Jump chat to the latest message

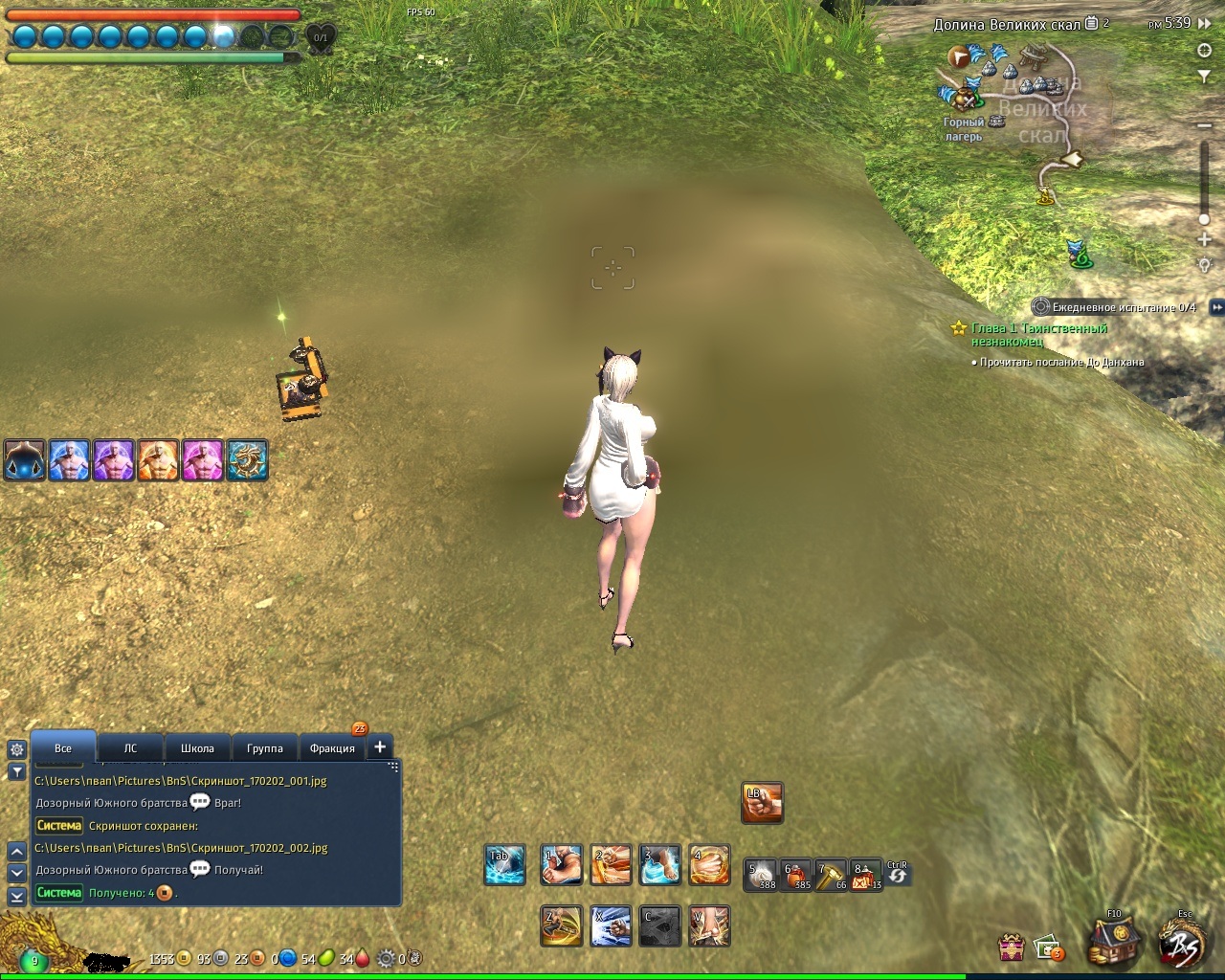(x=16, y=896)
